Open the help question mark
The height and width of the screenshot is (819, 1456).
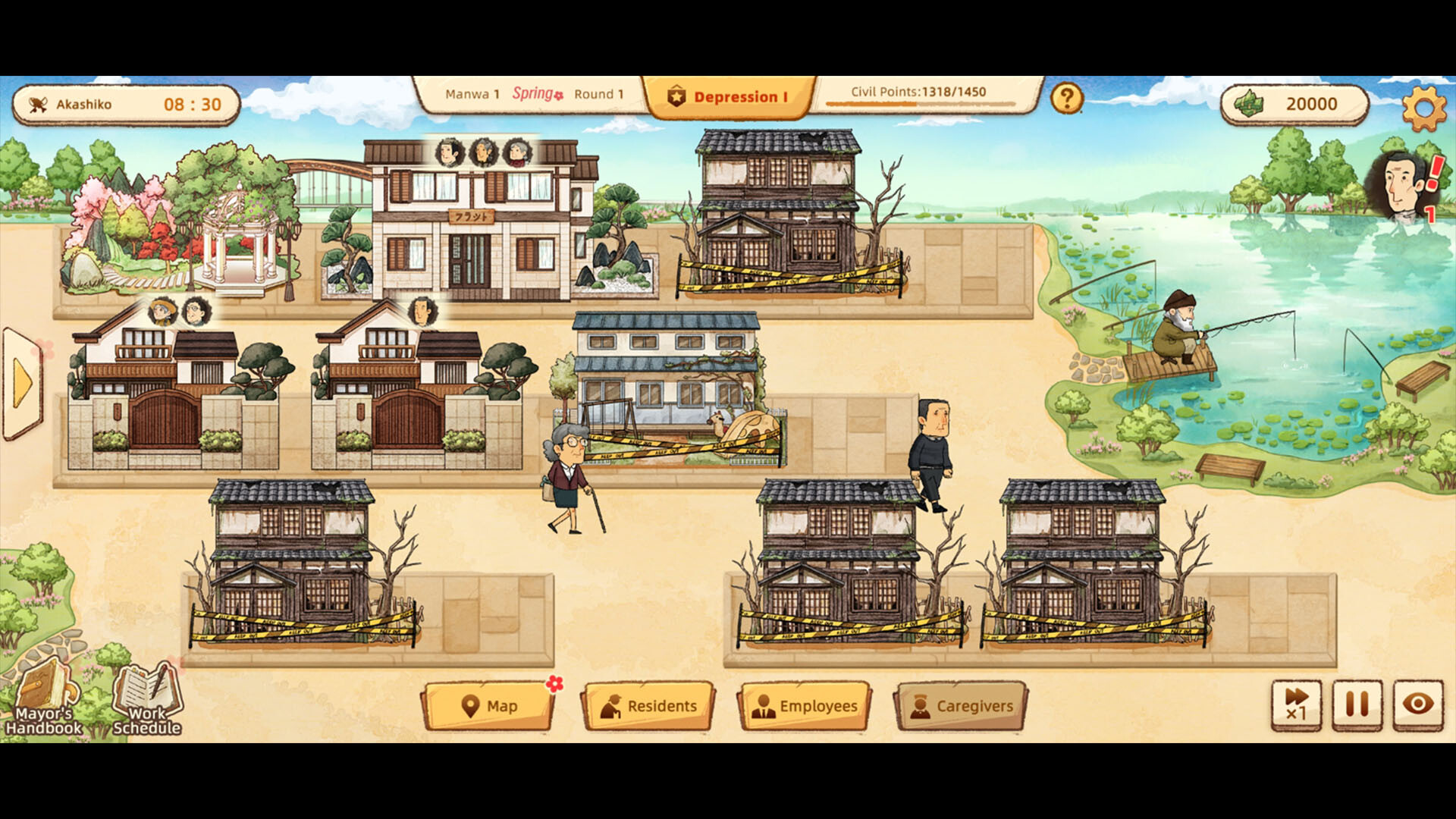tap(1066, 97)
